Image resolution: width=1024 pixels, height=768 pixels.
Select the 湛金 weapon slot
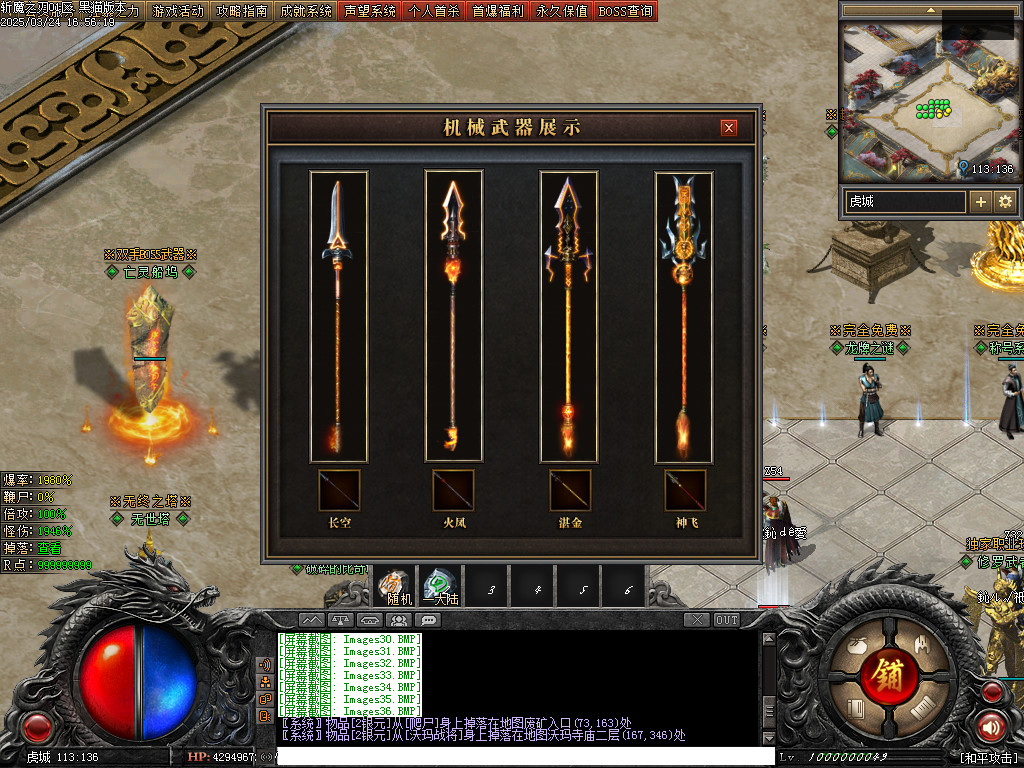coord(570,490)
